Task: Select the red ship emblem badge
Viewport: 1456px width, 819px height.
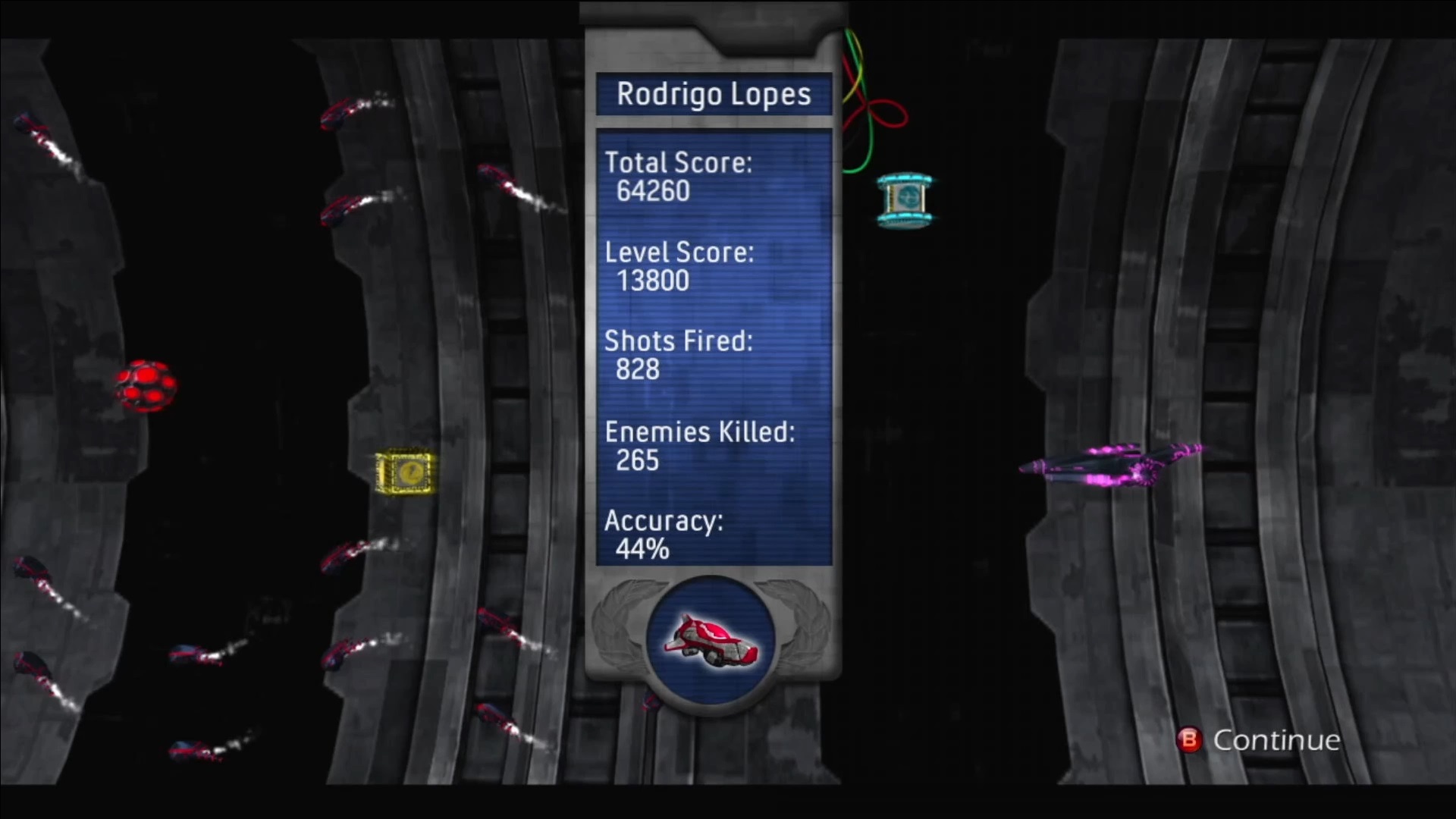Action: [711, 642]
